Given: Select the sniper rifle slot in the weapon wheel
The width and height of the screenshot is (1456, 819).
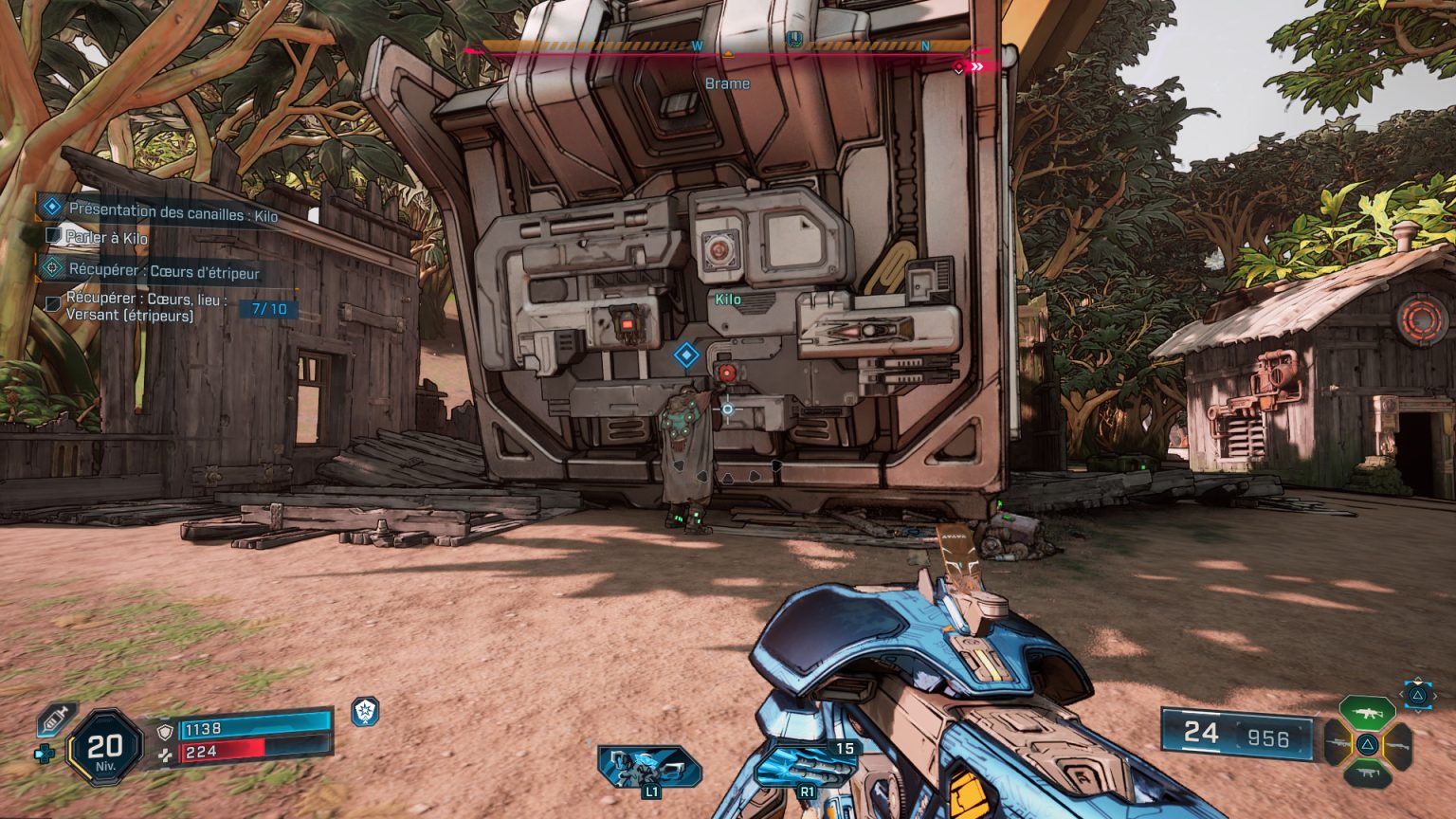Looking at the screenshot, I should [1338, 742].
